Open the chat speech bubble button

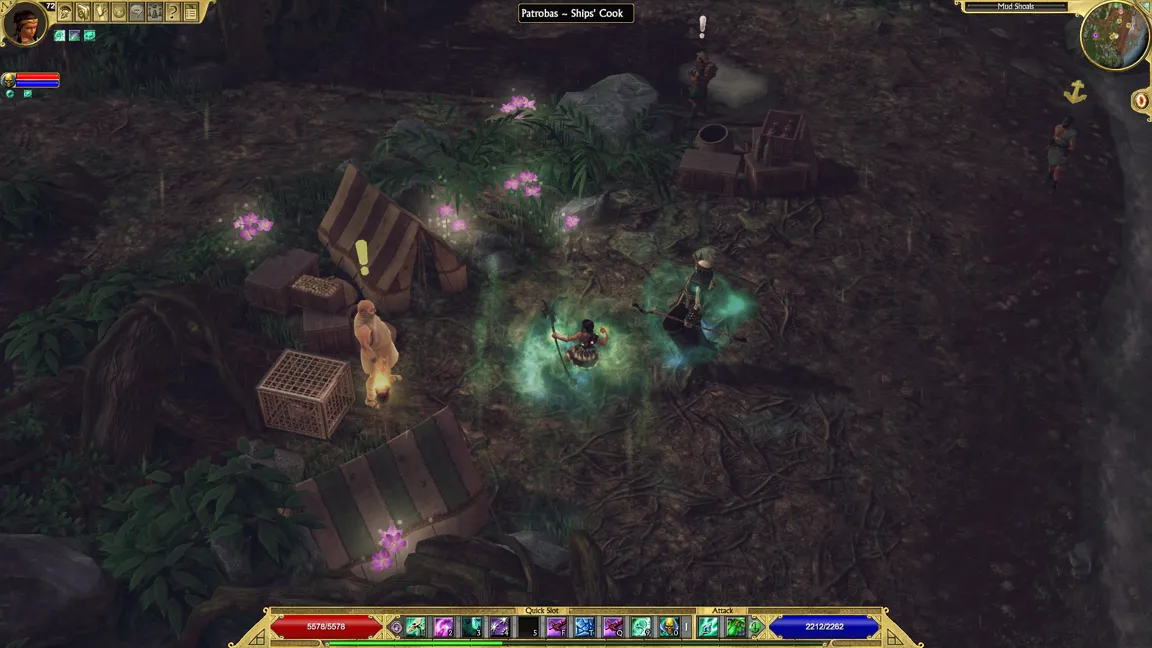coord(137,12)
